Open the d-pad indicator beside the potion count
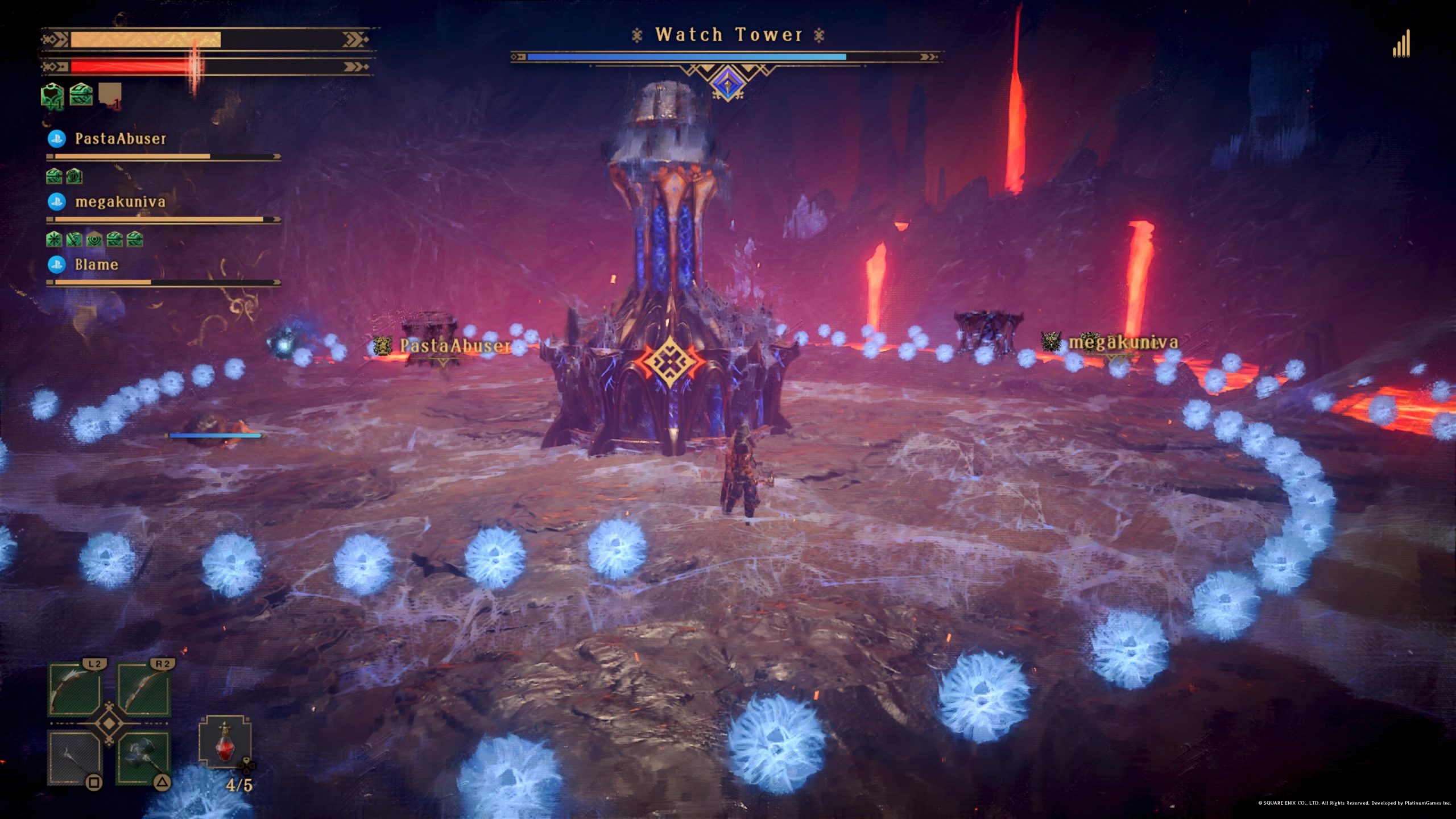The width and height of the screenshot is (1456, 819). click(248, 767)
